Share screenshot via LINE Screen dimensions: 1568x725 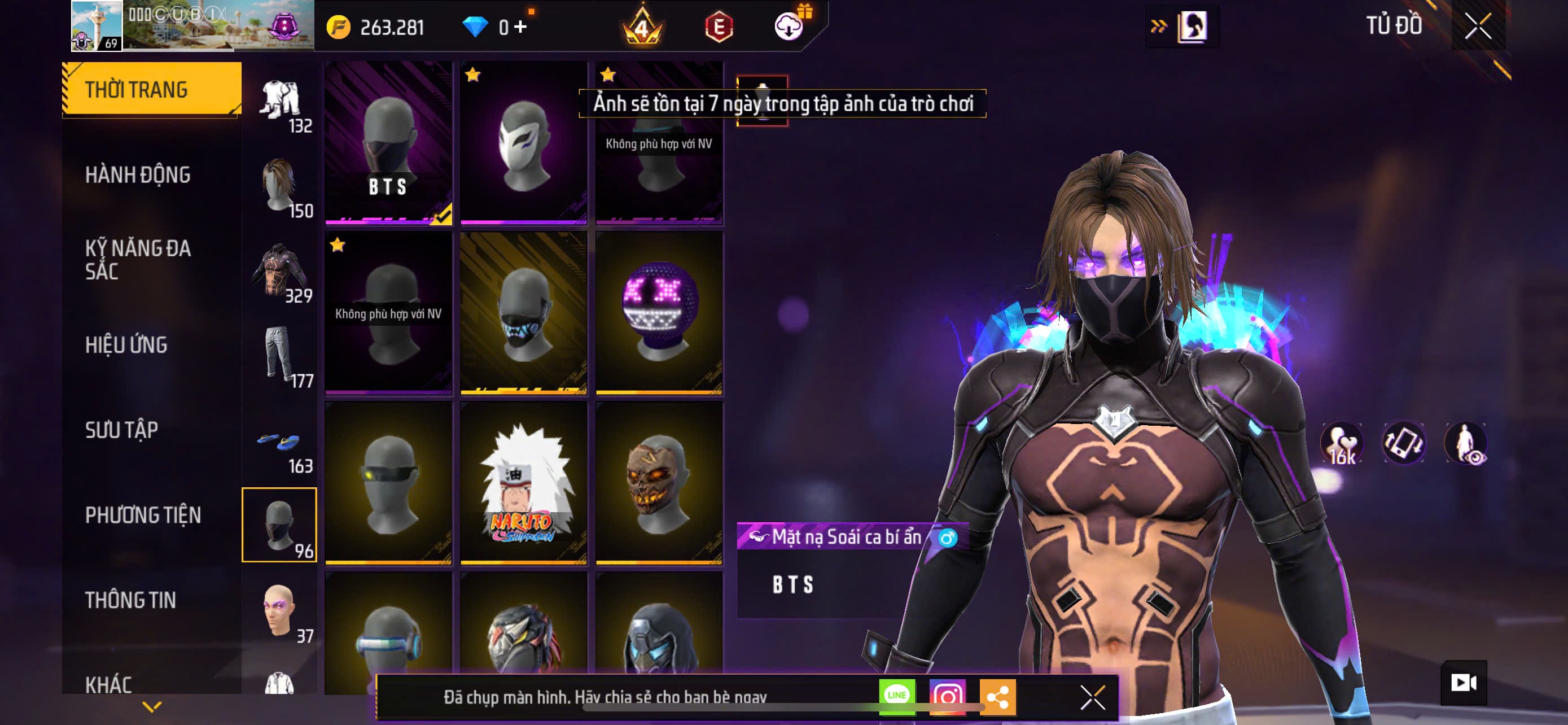(897, 696)
